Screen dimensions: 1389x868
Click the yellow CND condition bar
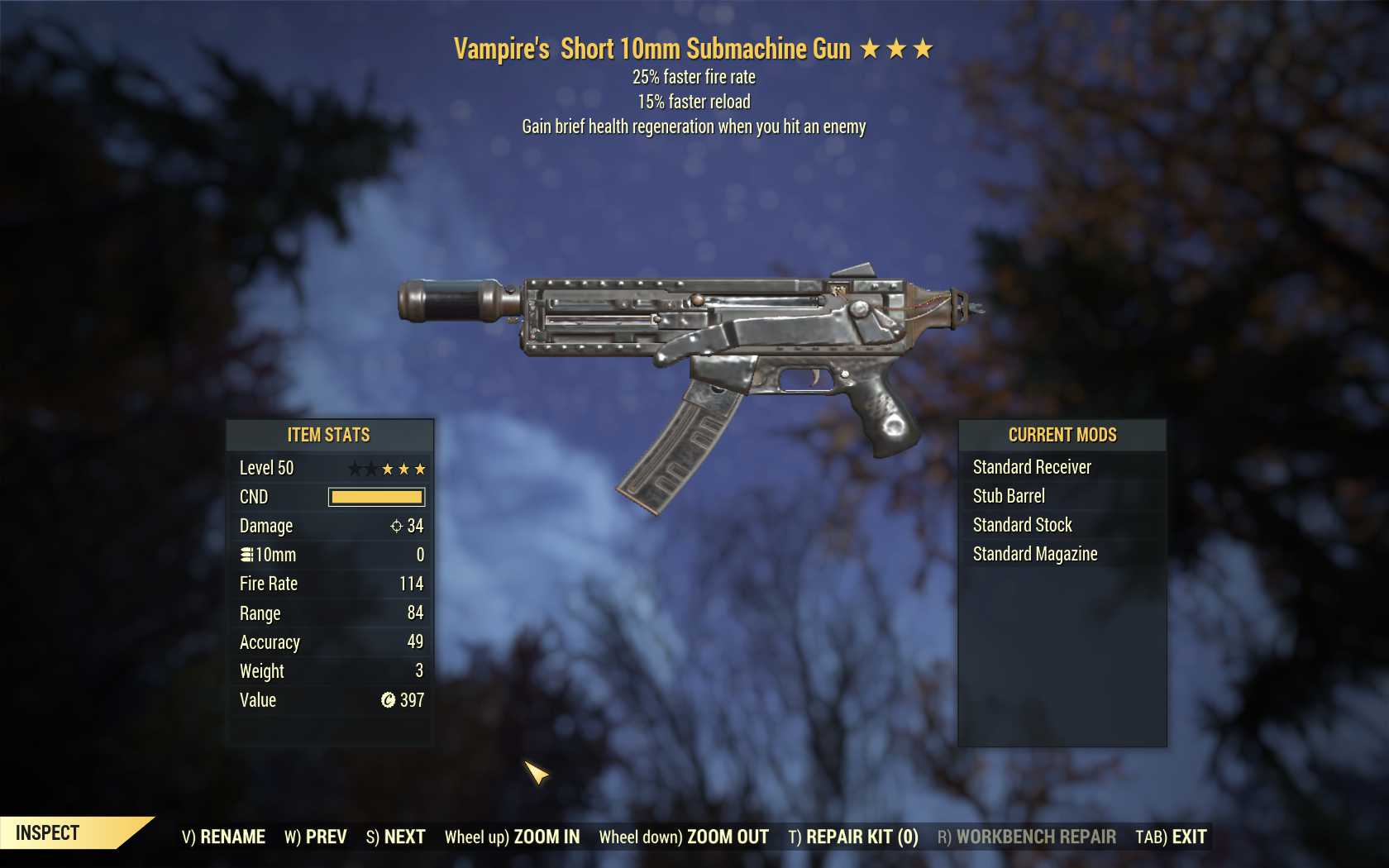pyautogui.click(x=376, y=497)
